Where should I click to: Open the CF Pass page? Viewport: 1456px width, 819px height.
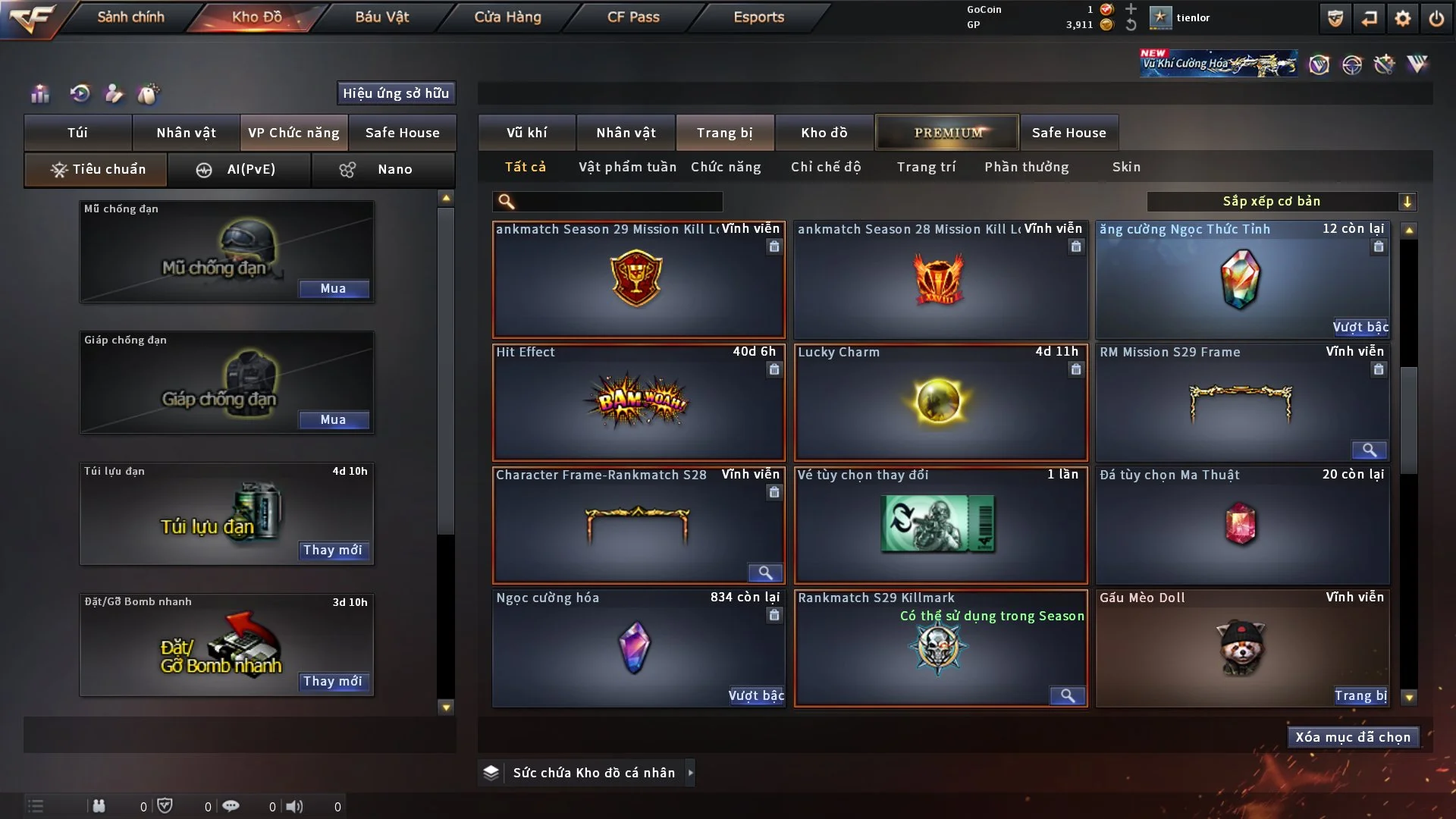[x=633, y=17]
